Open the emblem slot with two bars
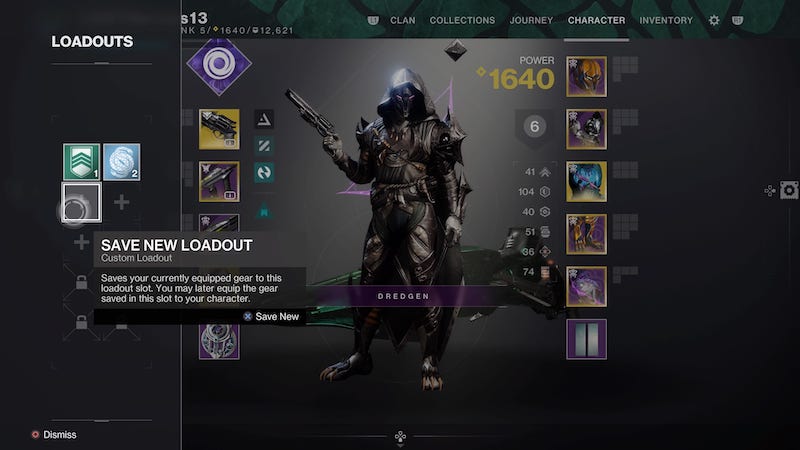800x450 pixels. (586, 339)
